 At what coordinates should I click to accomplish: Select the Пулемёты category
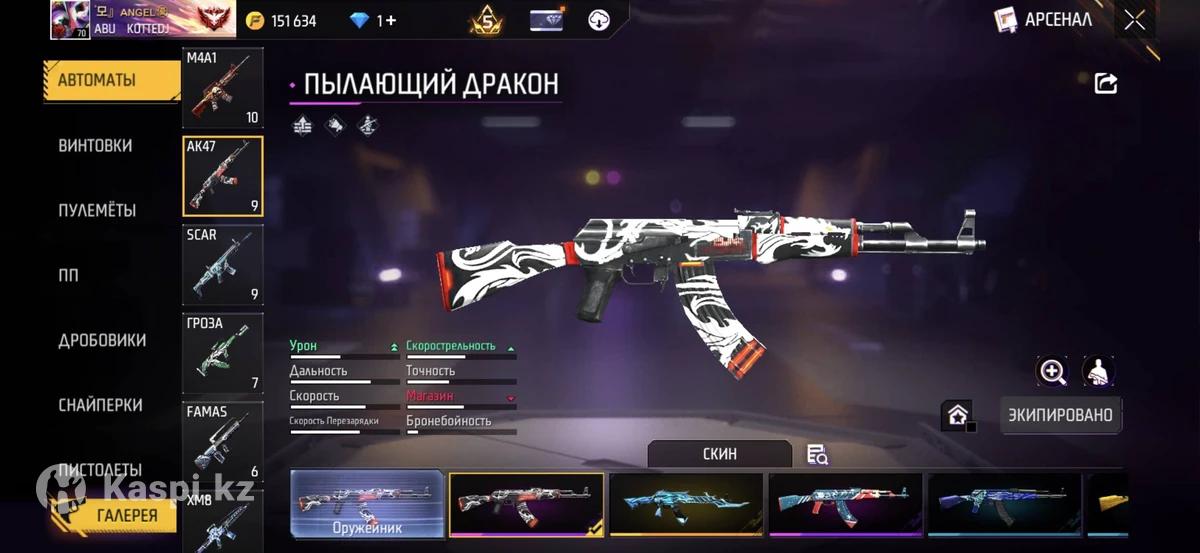tap(97, 211)
